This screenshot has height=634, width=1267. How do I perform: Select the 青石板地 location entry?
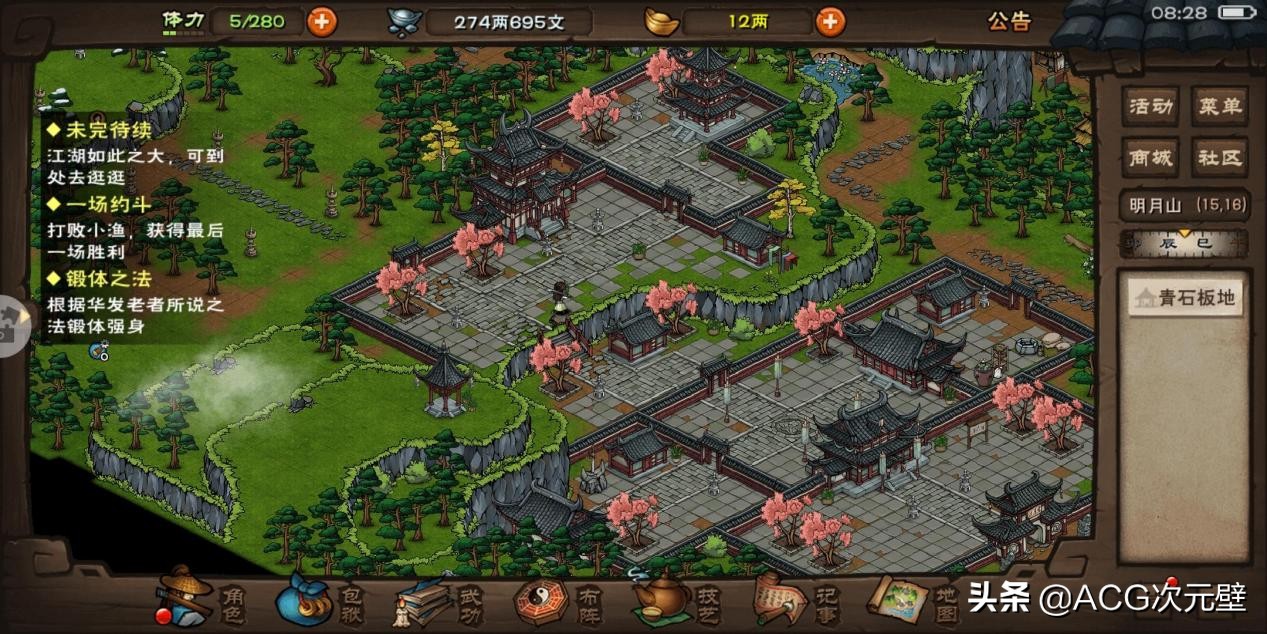tap(1185, 298)
